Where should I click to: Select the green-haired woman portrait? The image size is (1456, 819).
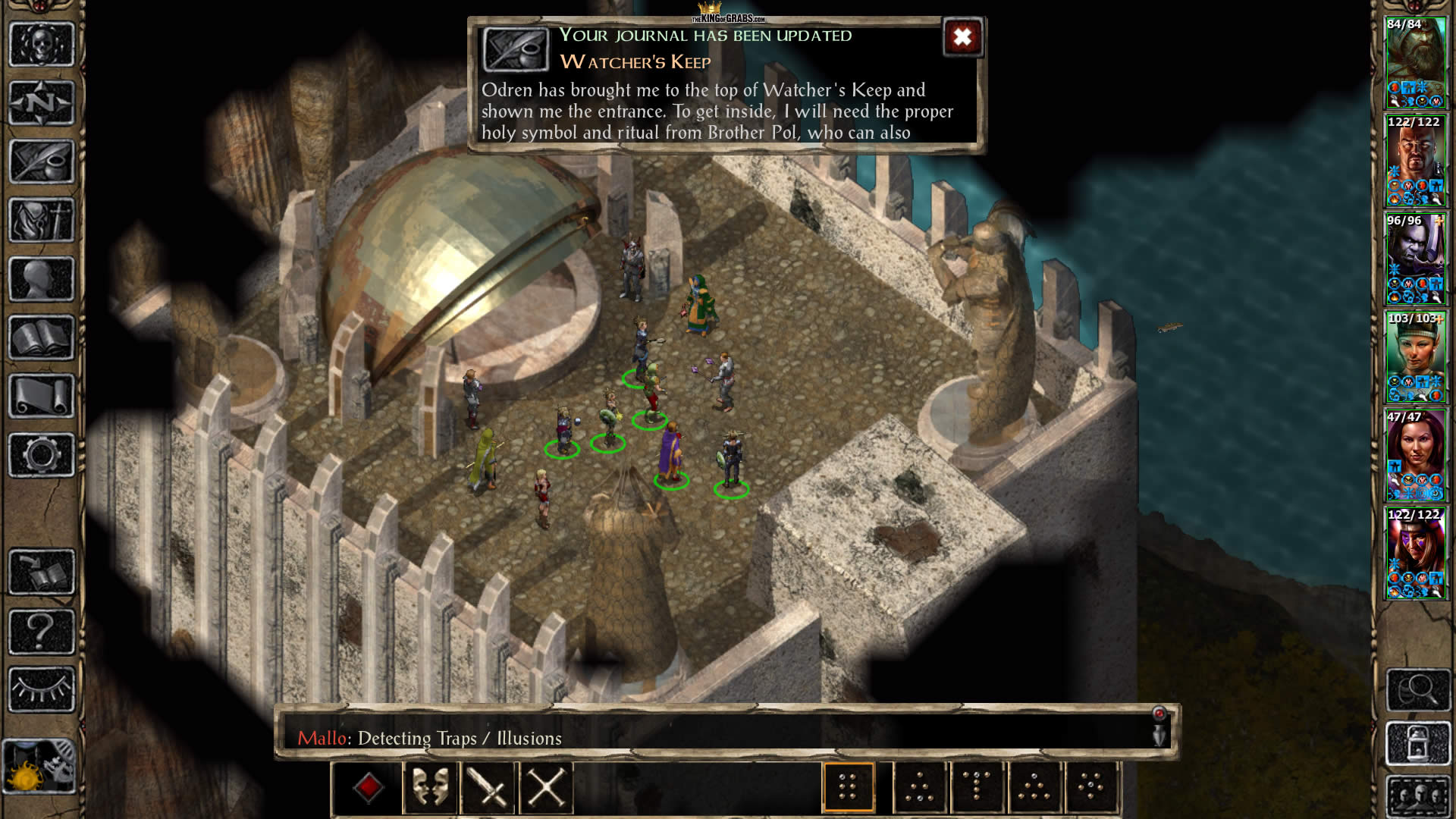[x=1415, y=356]
